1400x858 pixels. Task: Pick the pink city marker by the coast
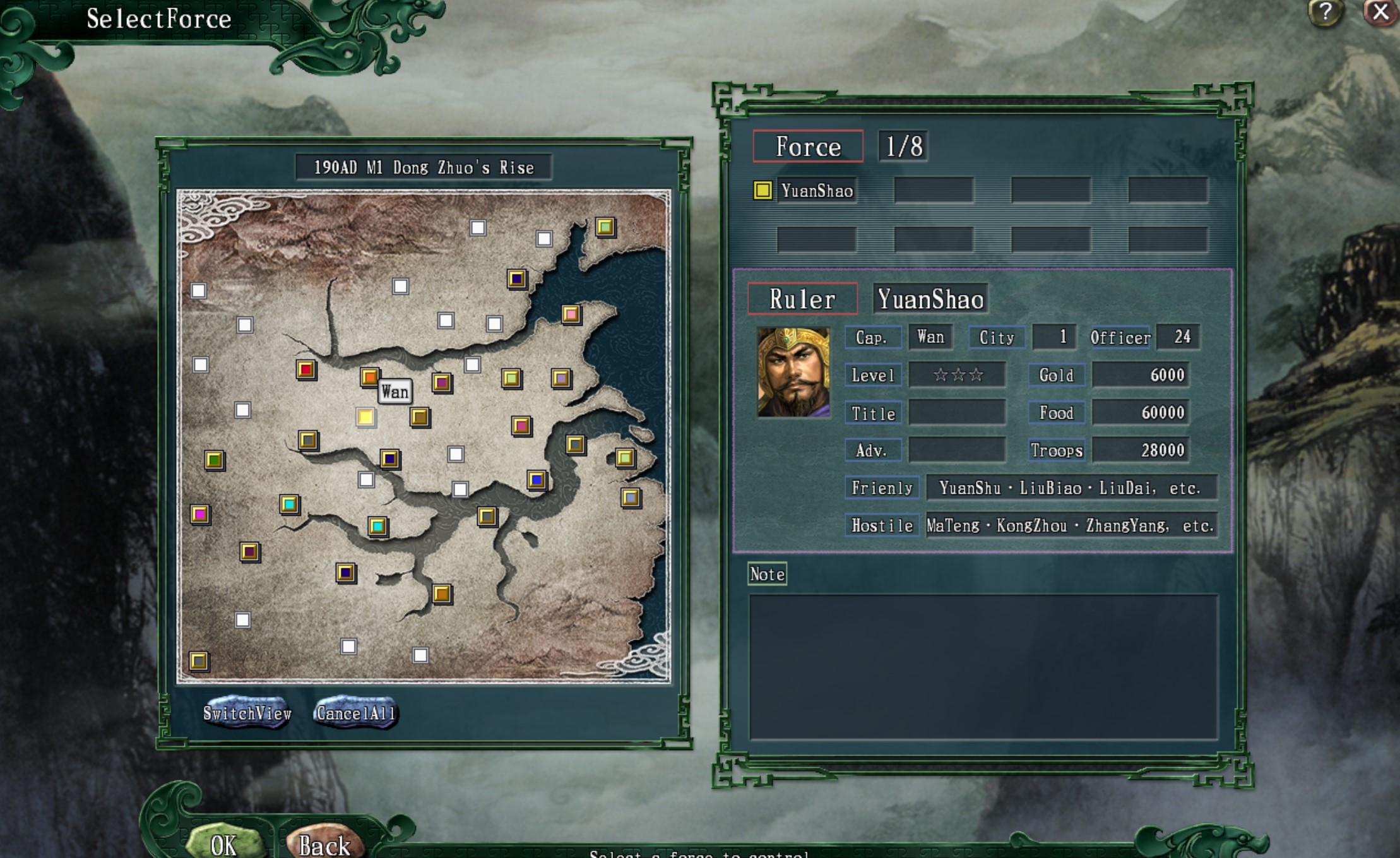(571, 314)
